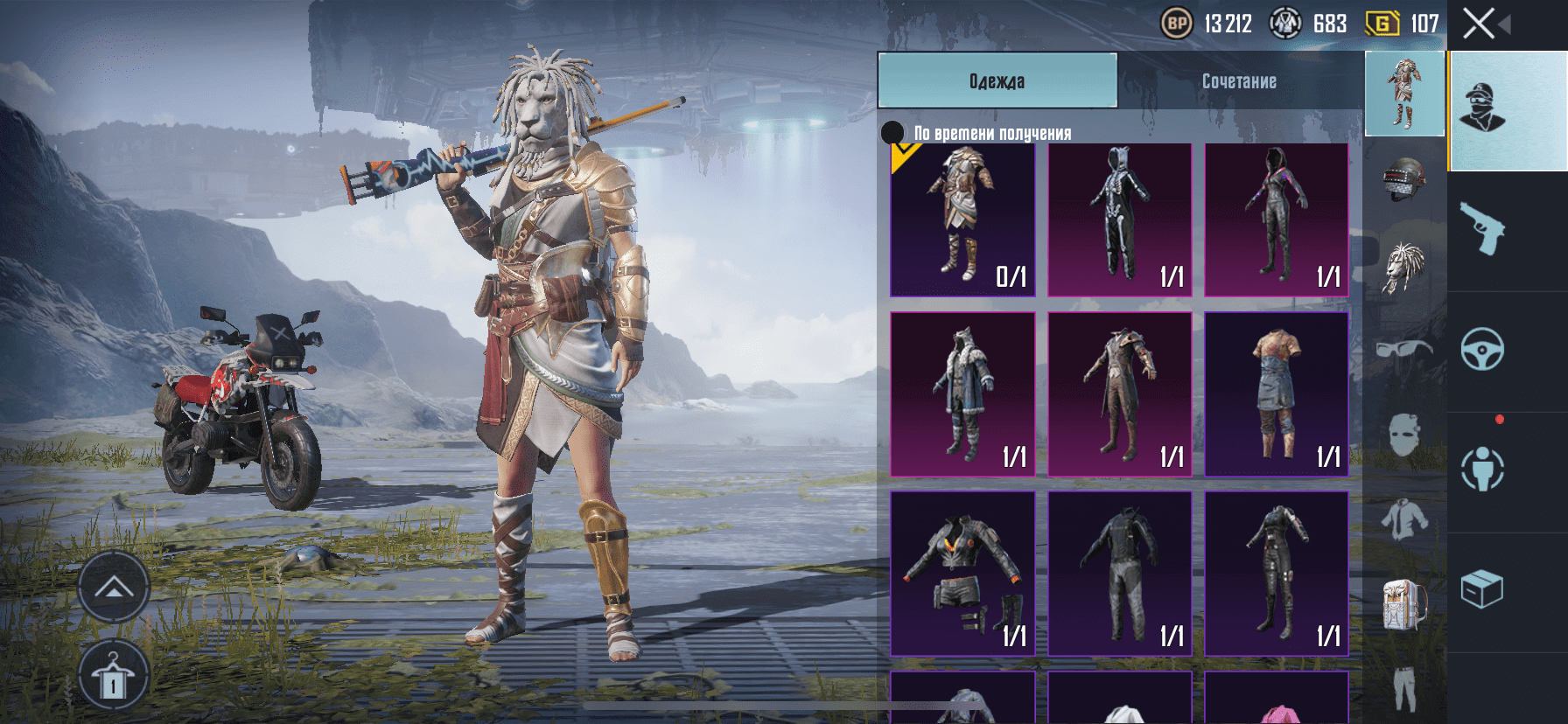Close the inventory with the X button
Image resolution: width=1568 pixels, height=724 pixels.
coord(1480,24)
